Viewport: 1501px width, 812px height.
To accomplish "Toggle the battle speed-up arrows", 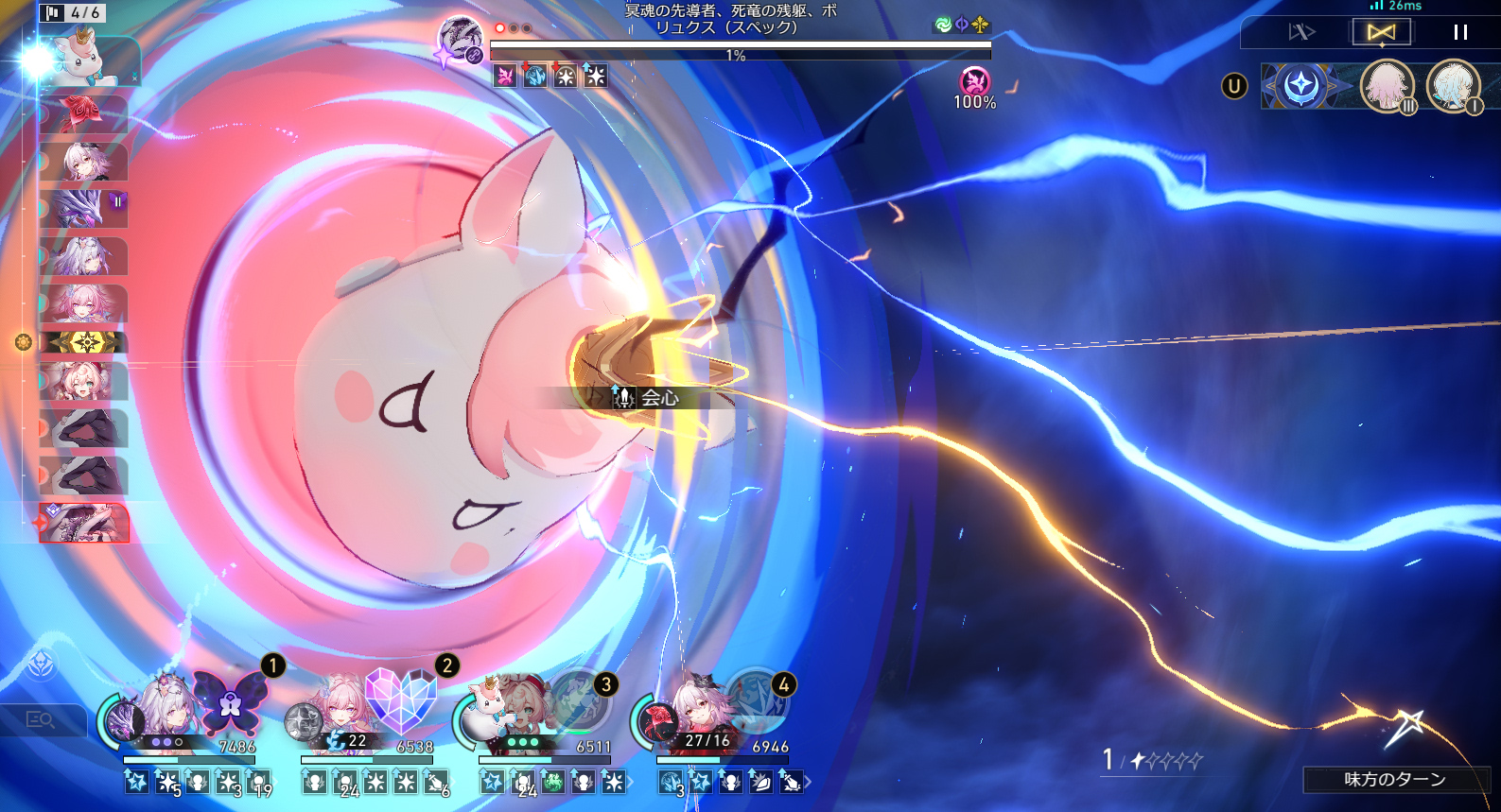I will (1301, 32).
